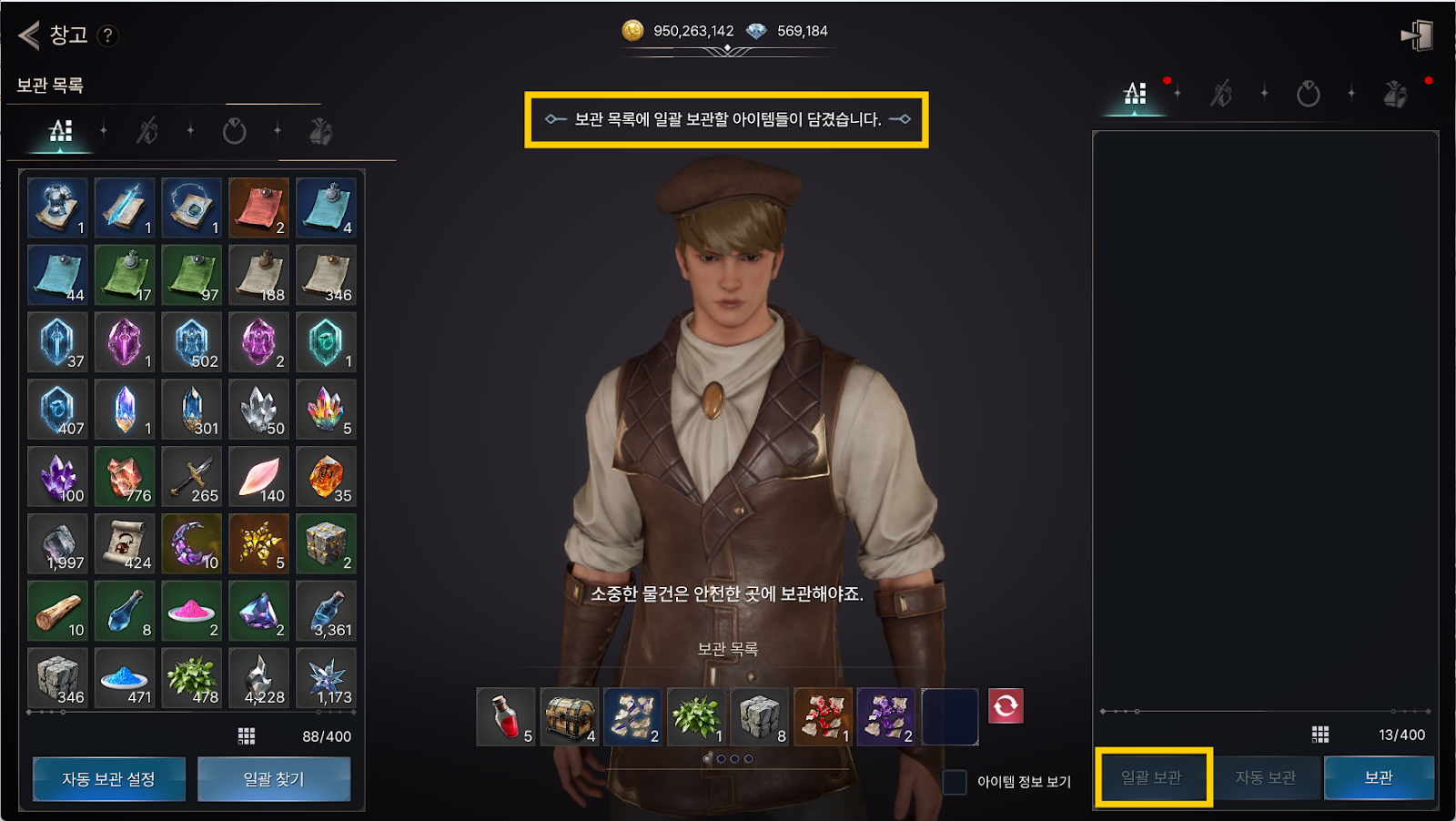
Task: Select the purple crescent moon item
Action: (x=192, y=544)
